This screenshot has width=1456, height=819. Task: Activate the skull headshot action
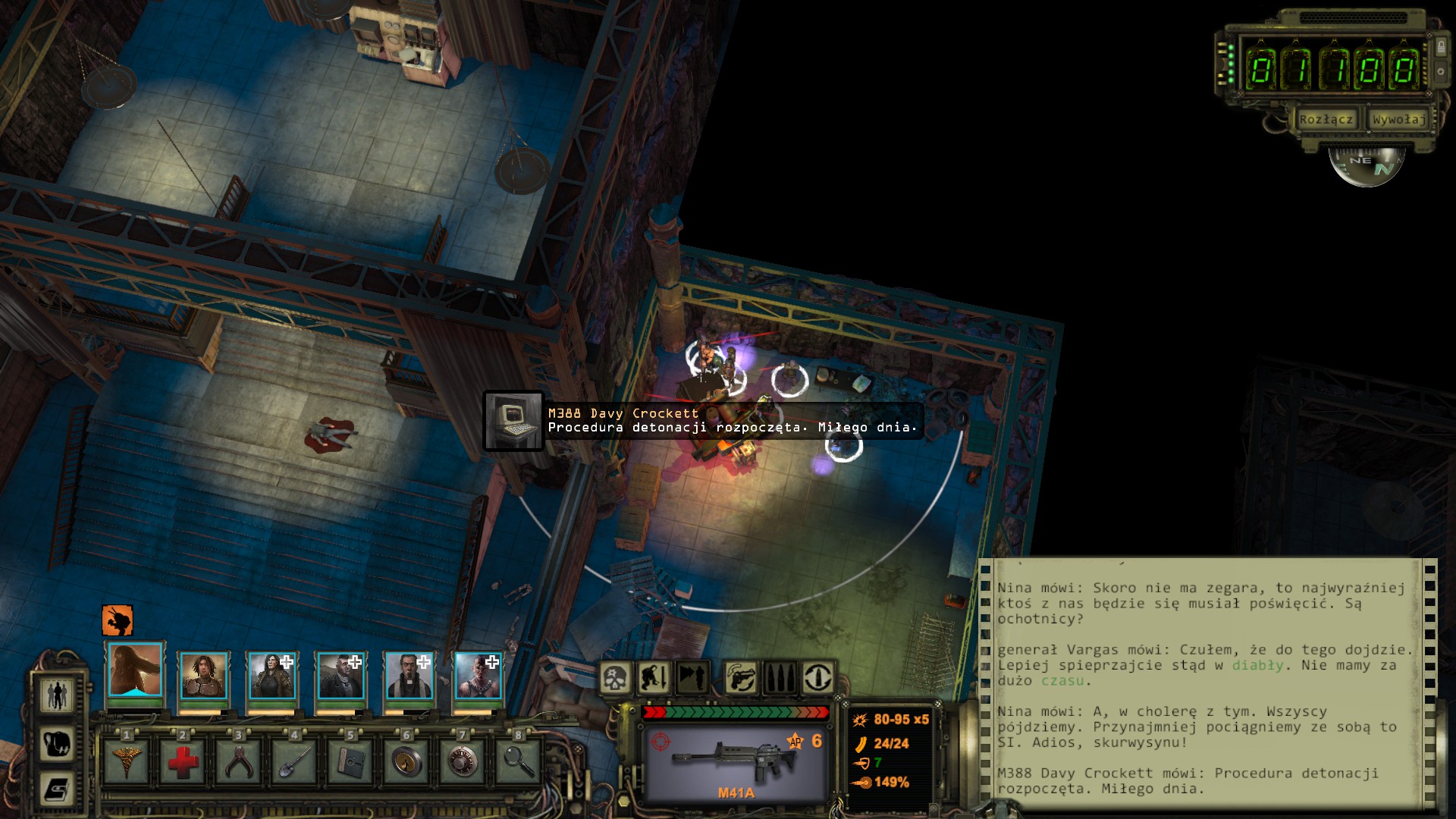pos(616,677)
